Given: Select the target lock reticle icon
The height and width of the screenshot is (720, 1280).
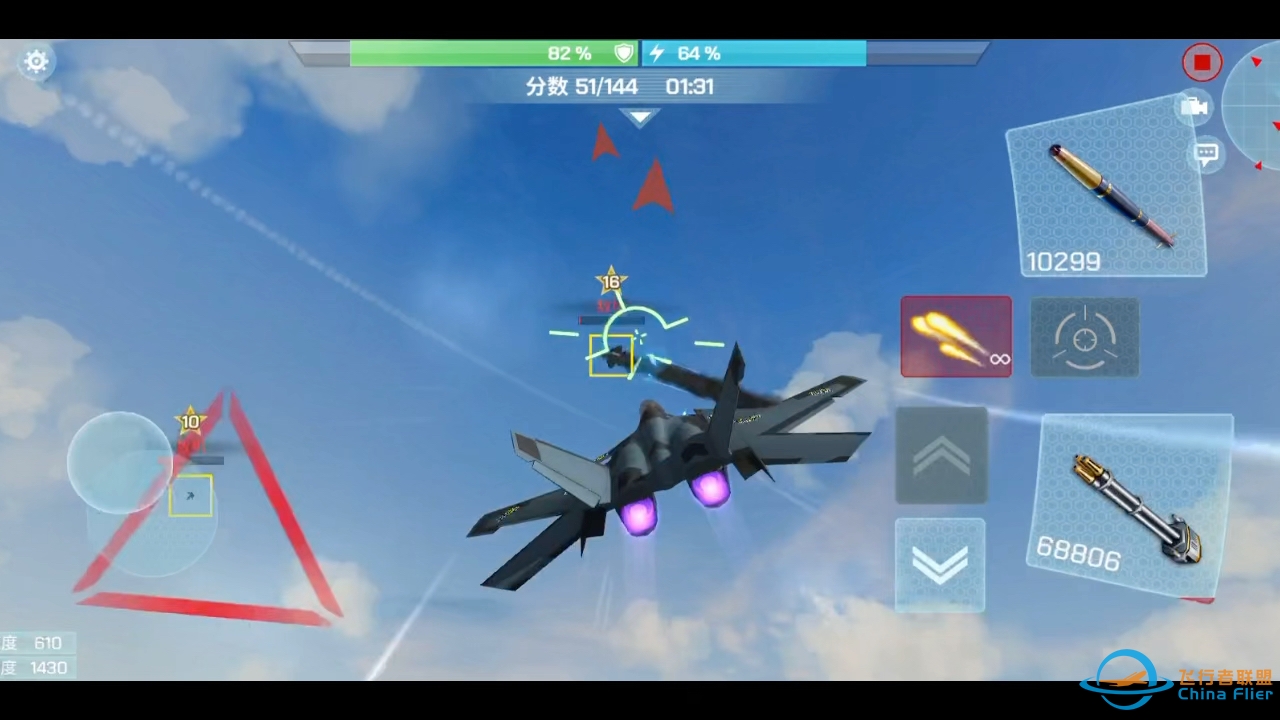Looking at the screenshot, I should [1084, 337].
